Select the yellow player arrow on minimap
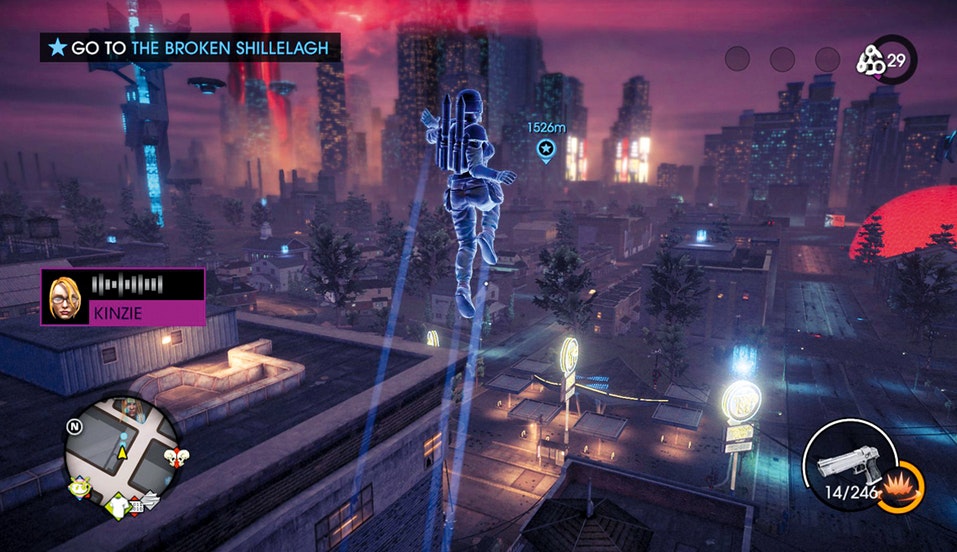The width and height of the screenshot is (957, 552). point(124,452)
